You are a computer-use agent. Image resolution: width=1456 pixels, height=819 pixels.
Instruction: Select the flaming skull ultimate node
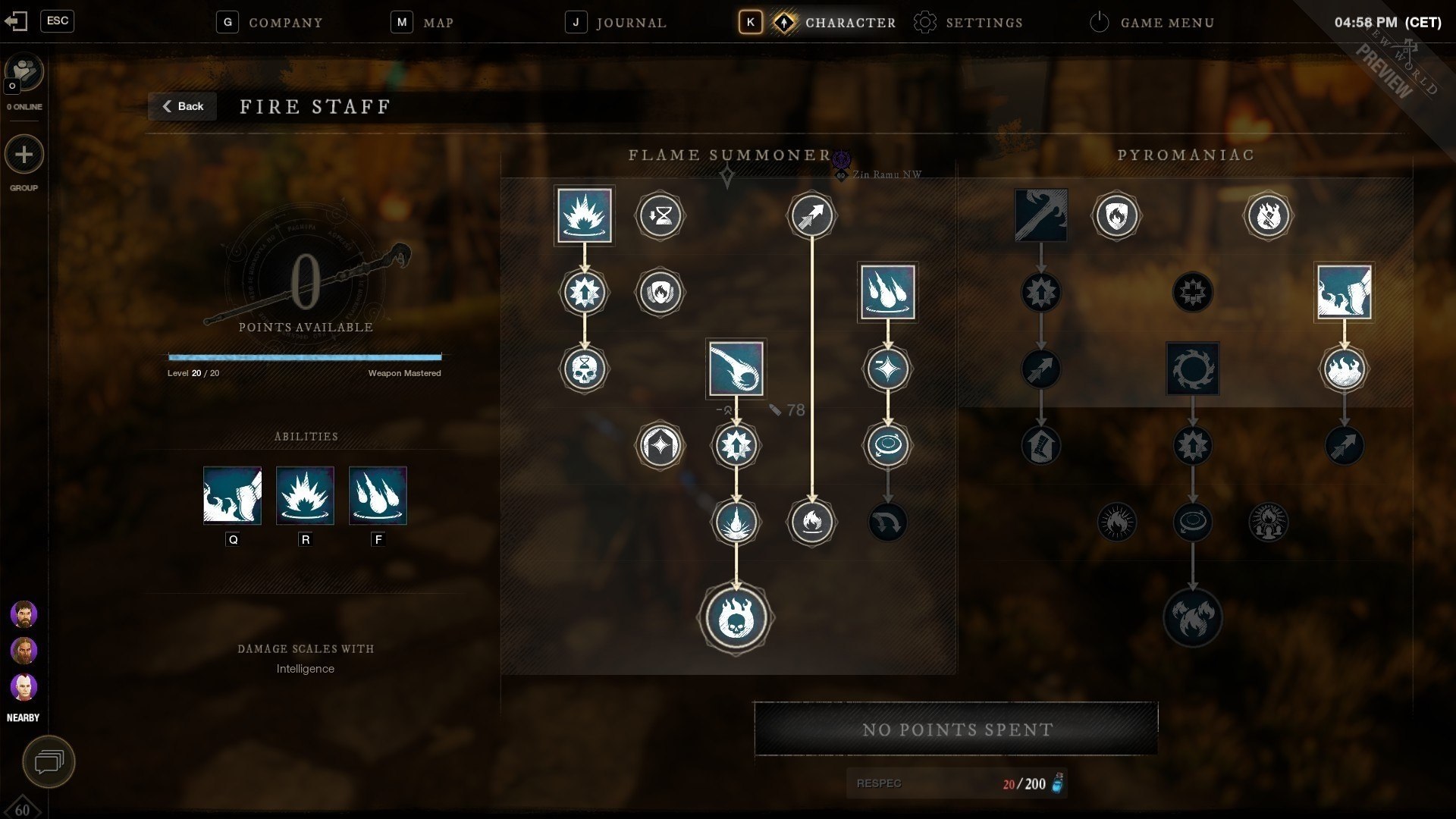point(736,617)
